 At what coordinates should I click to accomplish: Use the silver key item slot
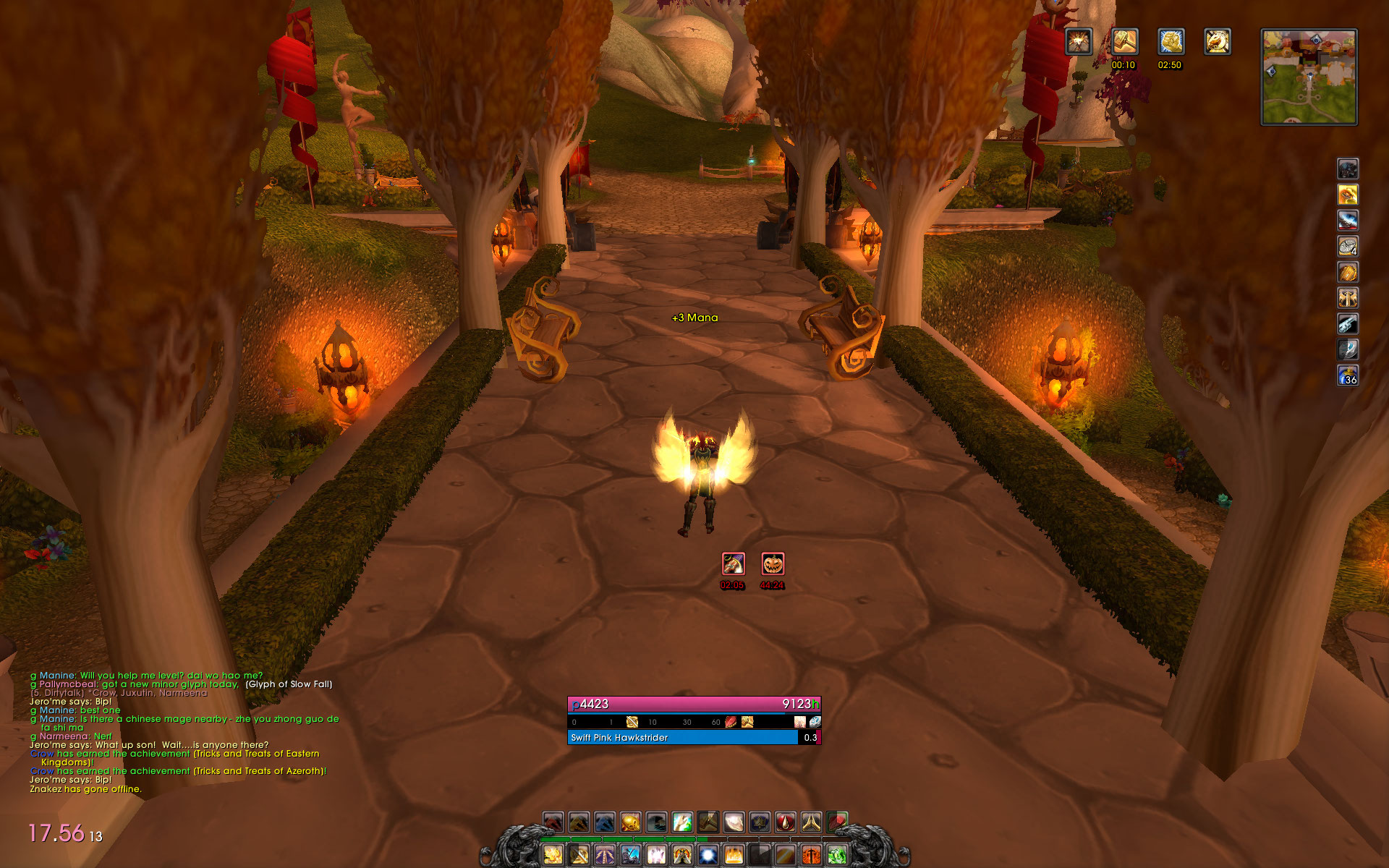tap(1347, 323)
